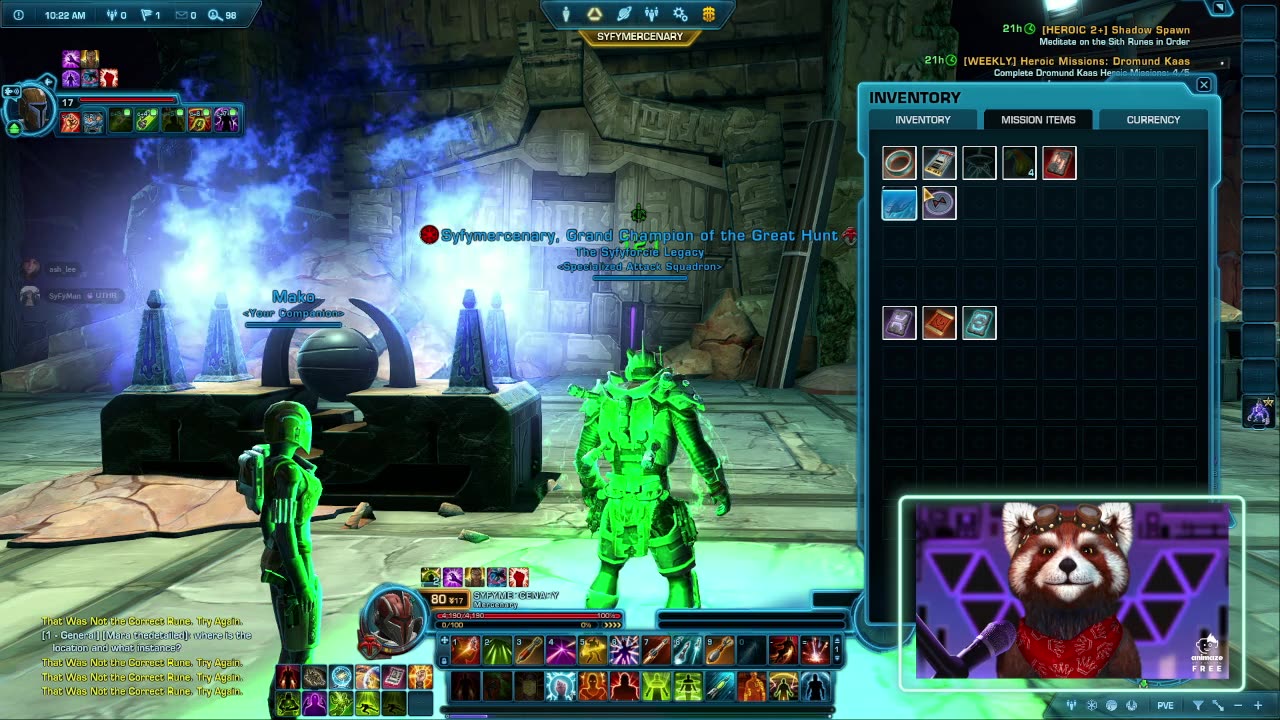This screenshot has width=1280, height=720.
Task: Select the ring mission item
Action: coord(899,163)
